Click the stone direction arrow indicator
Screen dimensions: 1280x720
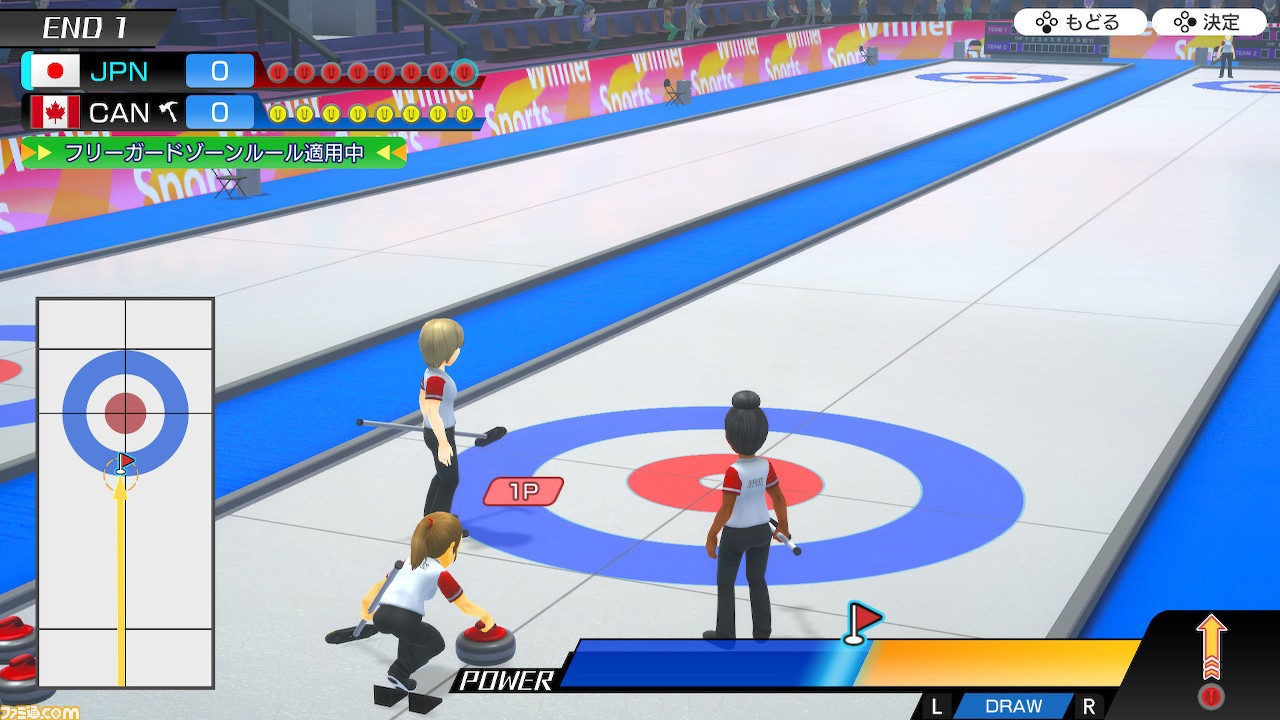[1211, 648]
